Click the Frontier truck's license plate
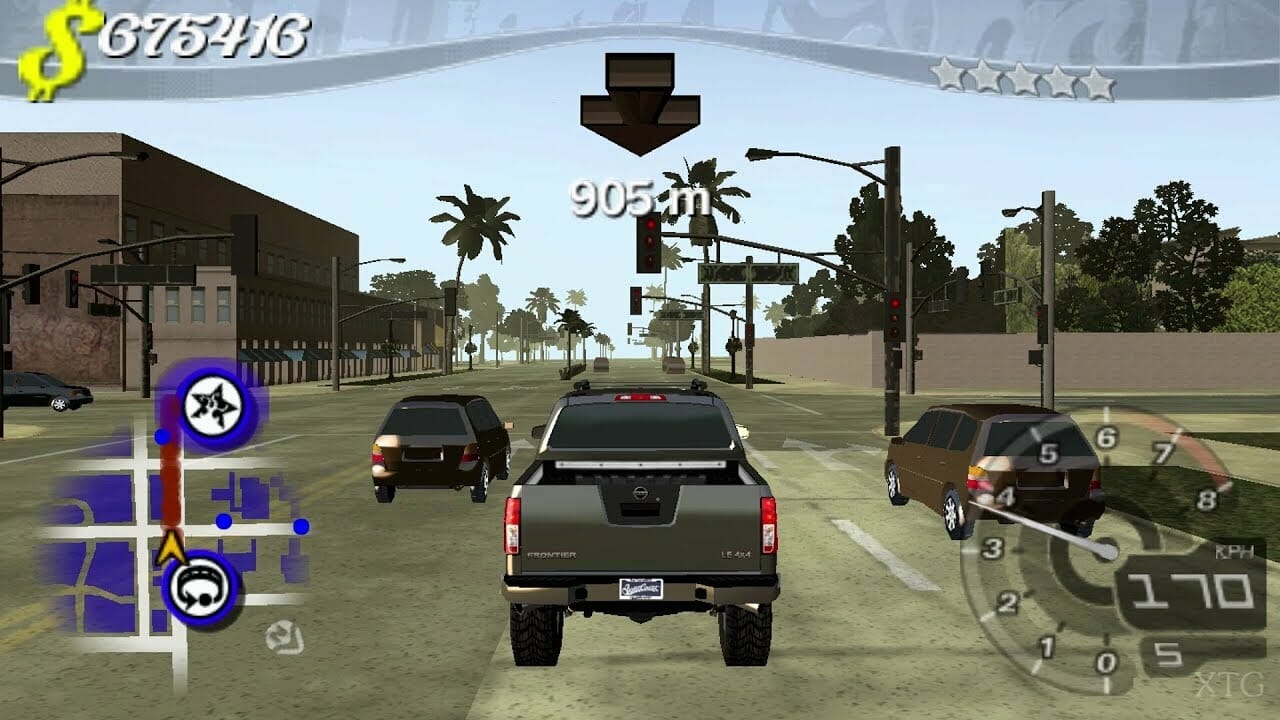Viewport: 1280px width, 720px height. [641, 590]
